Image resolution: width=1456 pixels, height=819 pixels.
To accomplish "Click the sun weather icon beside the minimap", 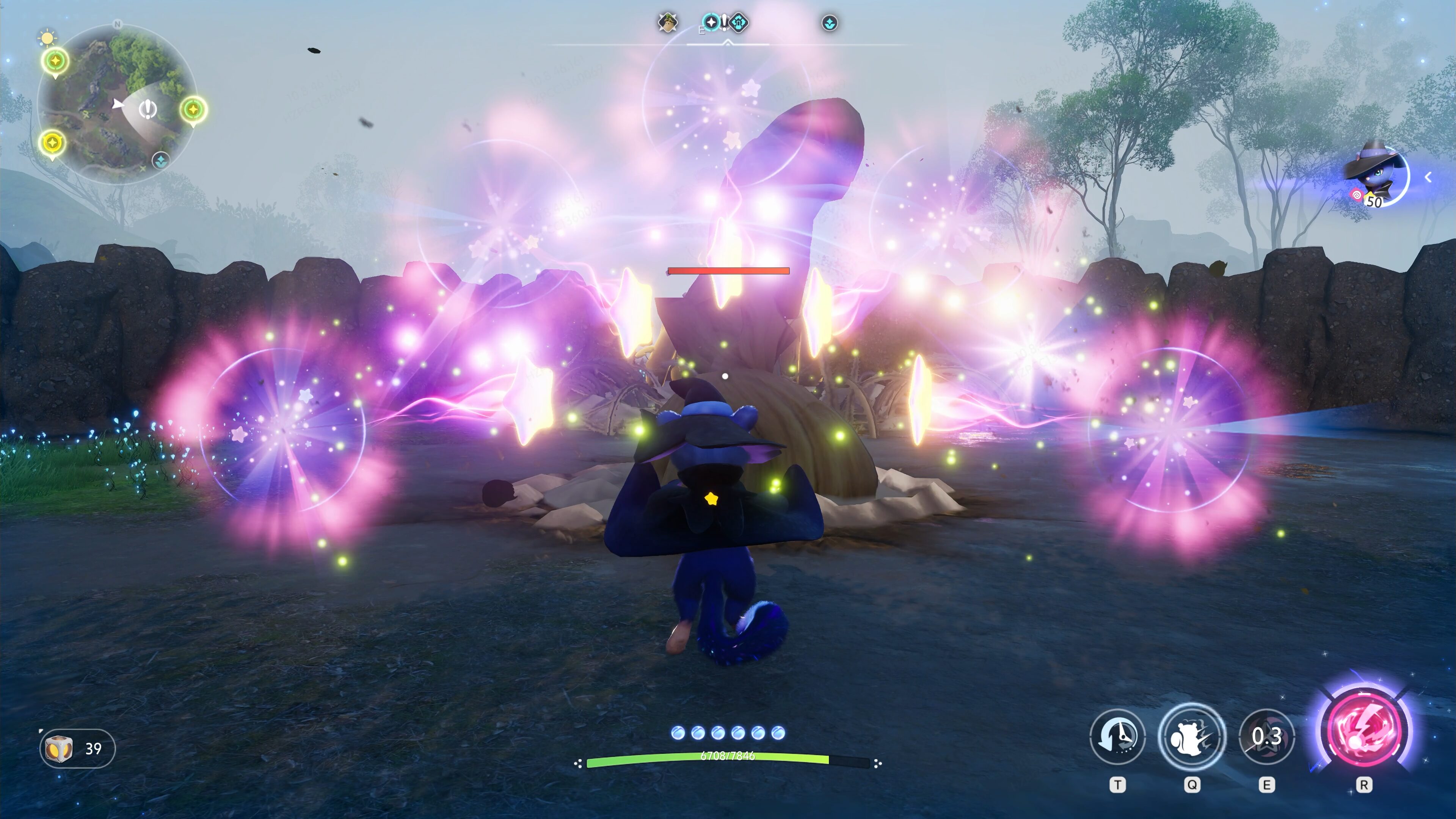I will tap(47, 38).
